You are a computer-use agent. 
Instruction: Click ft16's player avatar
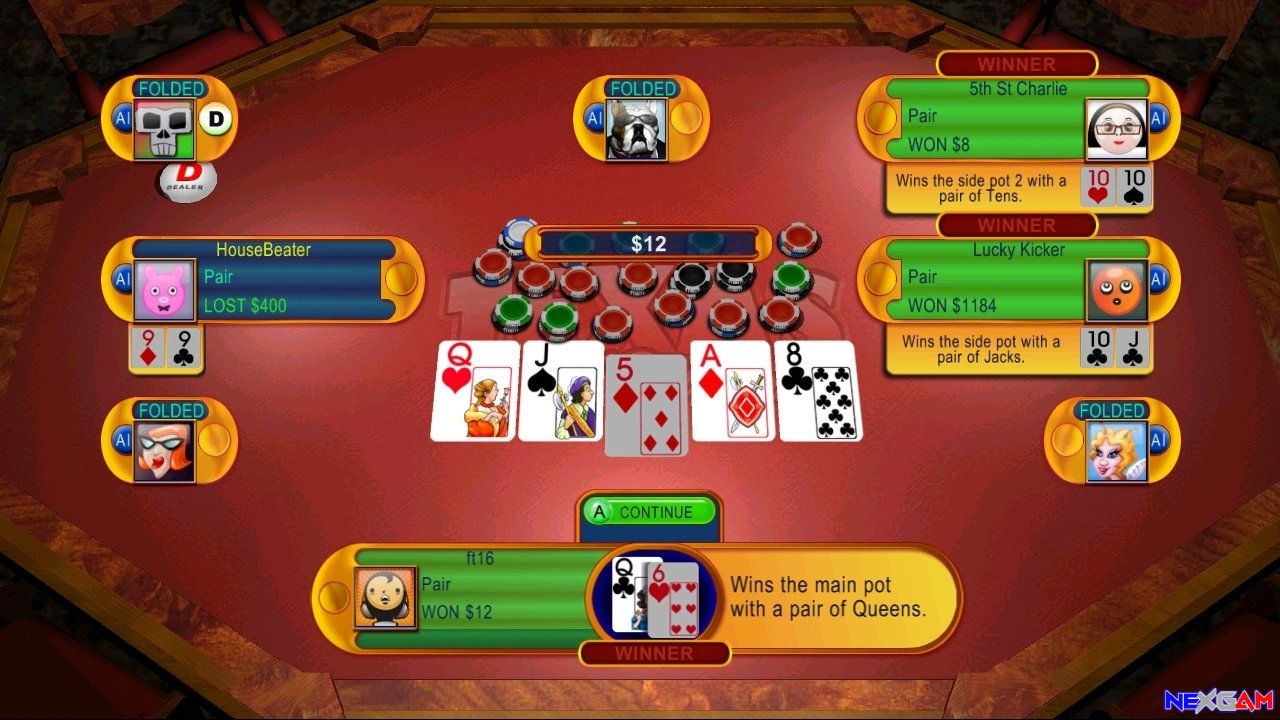click(x=386, y=598)
